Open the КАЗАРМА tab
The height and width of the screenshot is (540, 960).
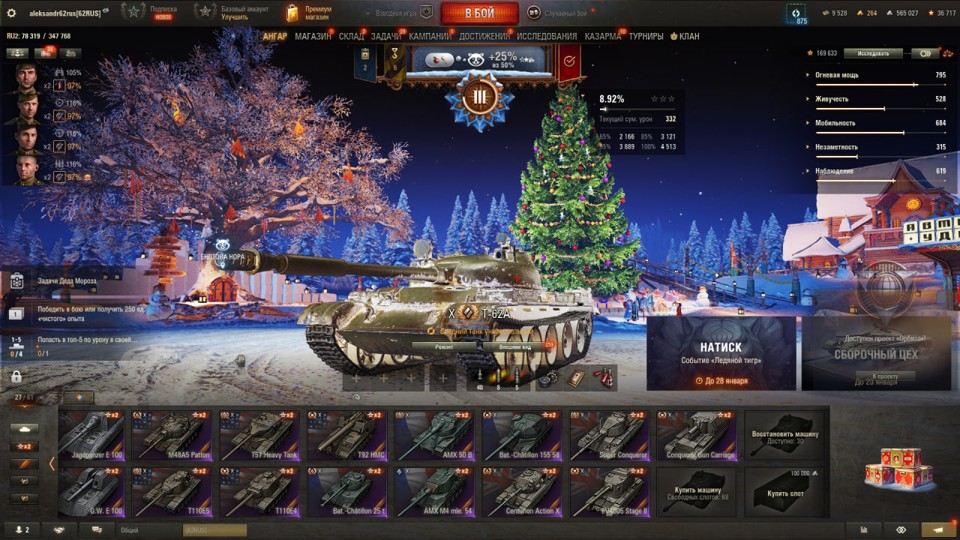coord(602,37)
